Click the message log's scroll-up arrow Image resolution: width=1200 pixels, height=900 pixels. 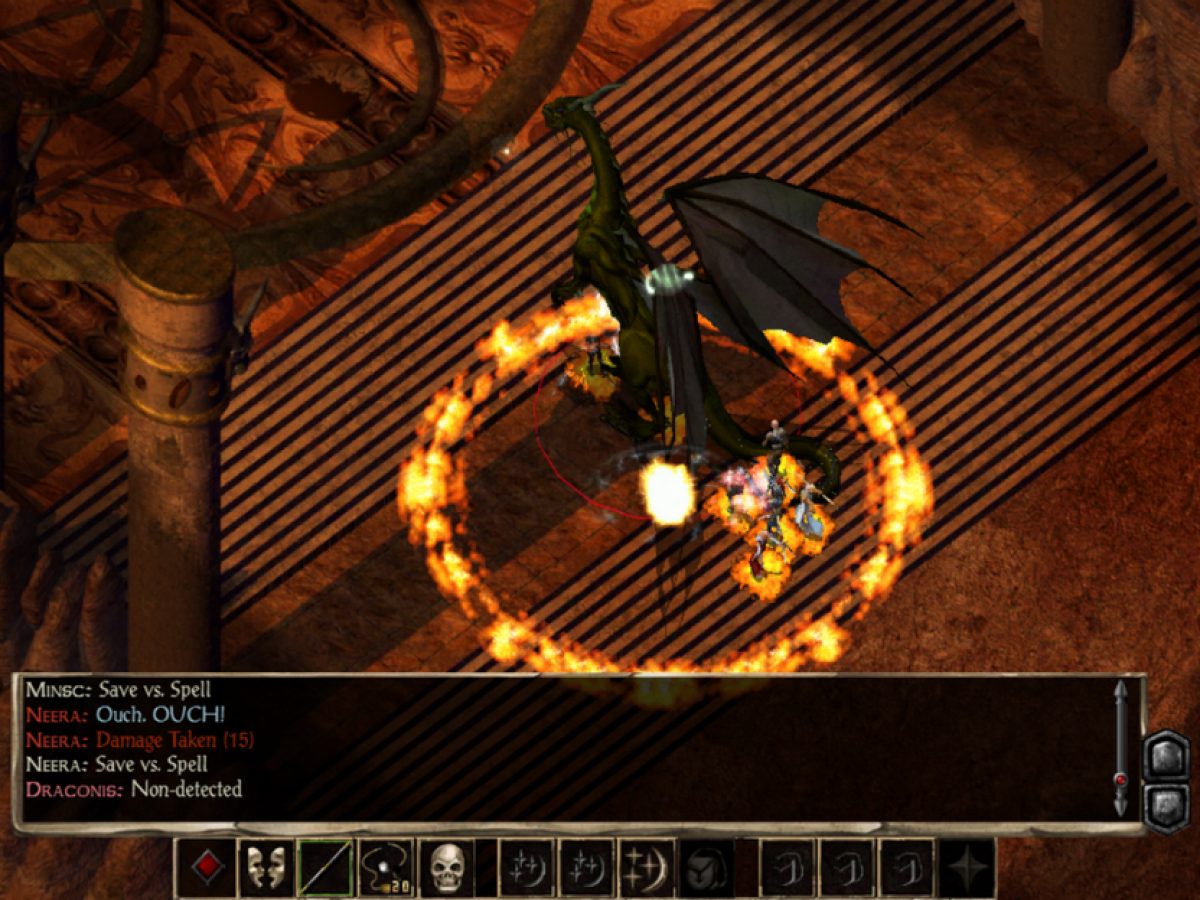click(x=1121, y=690)
